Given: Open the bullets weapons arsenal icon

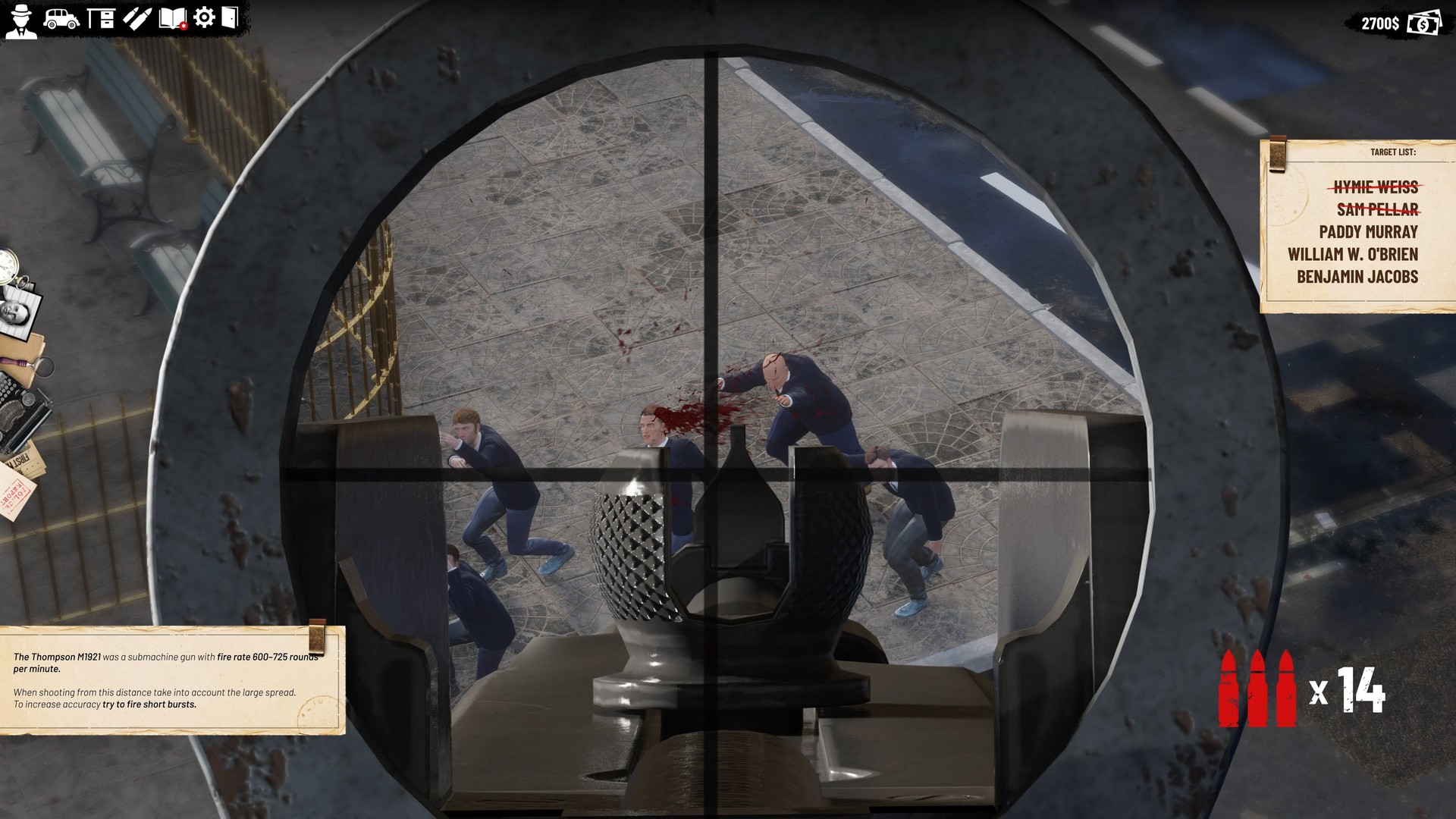Looking at the screenshot, I should click(x=136, y=17).
